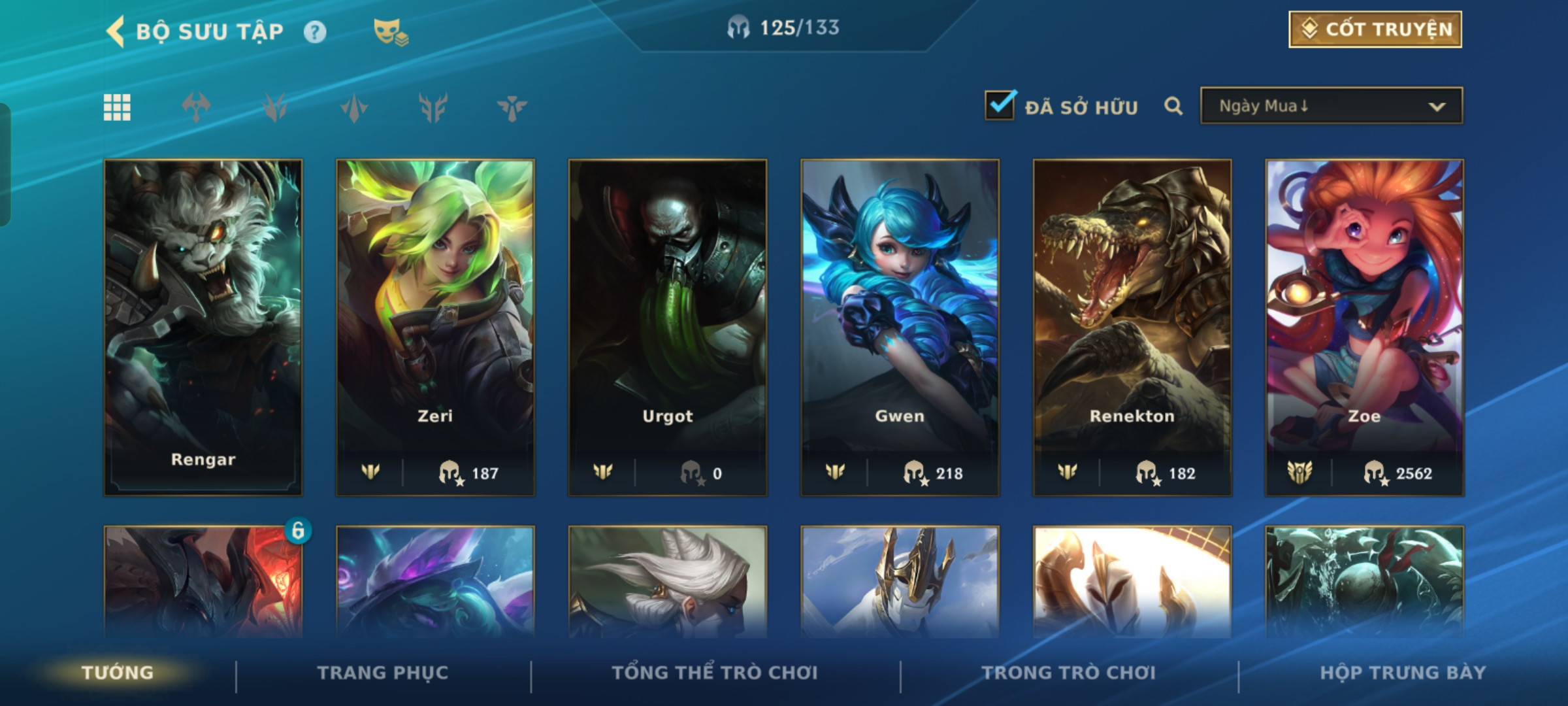The image size is (1568, 706).
Task: Expand the Ngày Mua sort dropdown
Action: click(1331, 106)
